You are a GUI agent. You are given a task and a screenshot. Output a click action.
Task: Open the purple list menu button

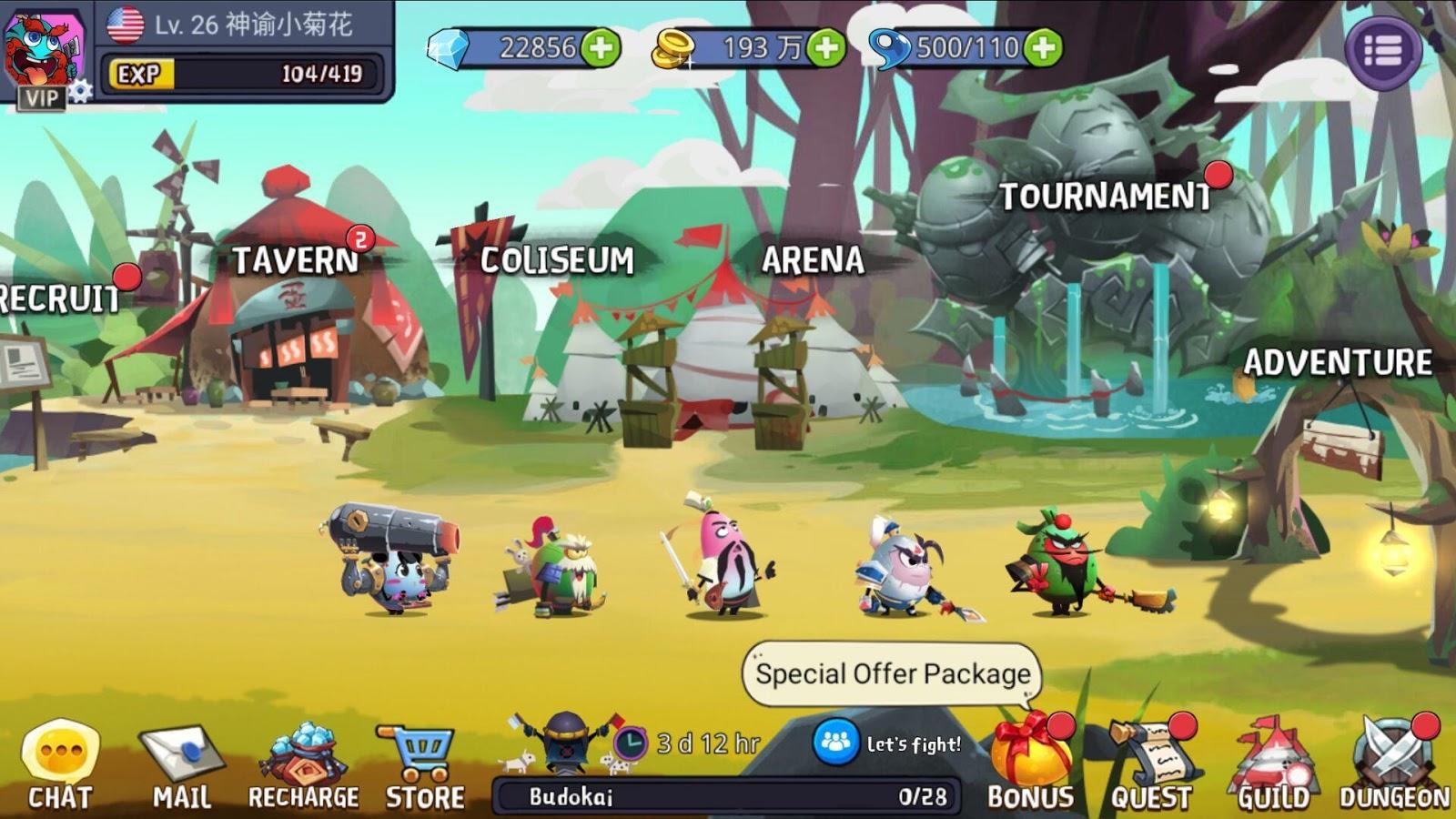coord(1383,51)
